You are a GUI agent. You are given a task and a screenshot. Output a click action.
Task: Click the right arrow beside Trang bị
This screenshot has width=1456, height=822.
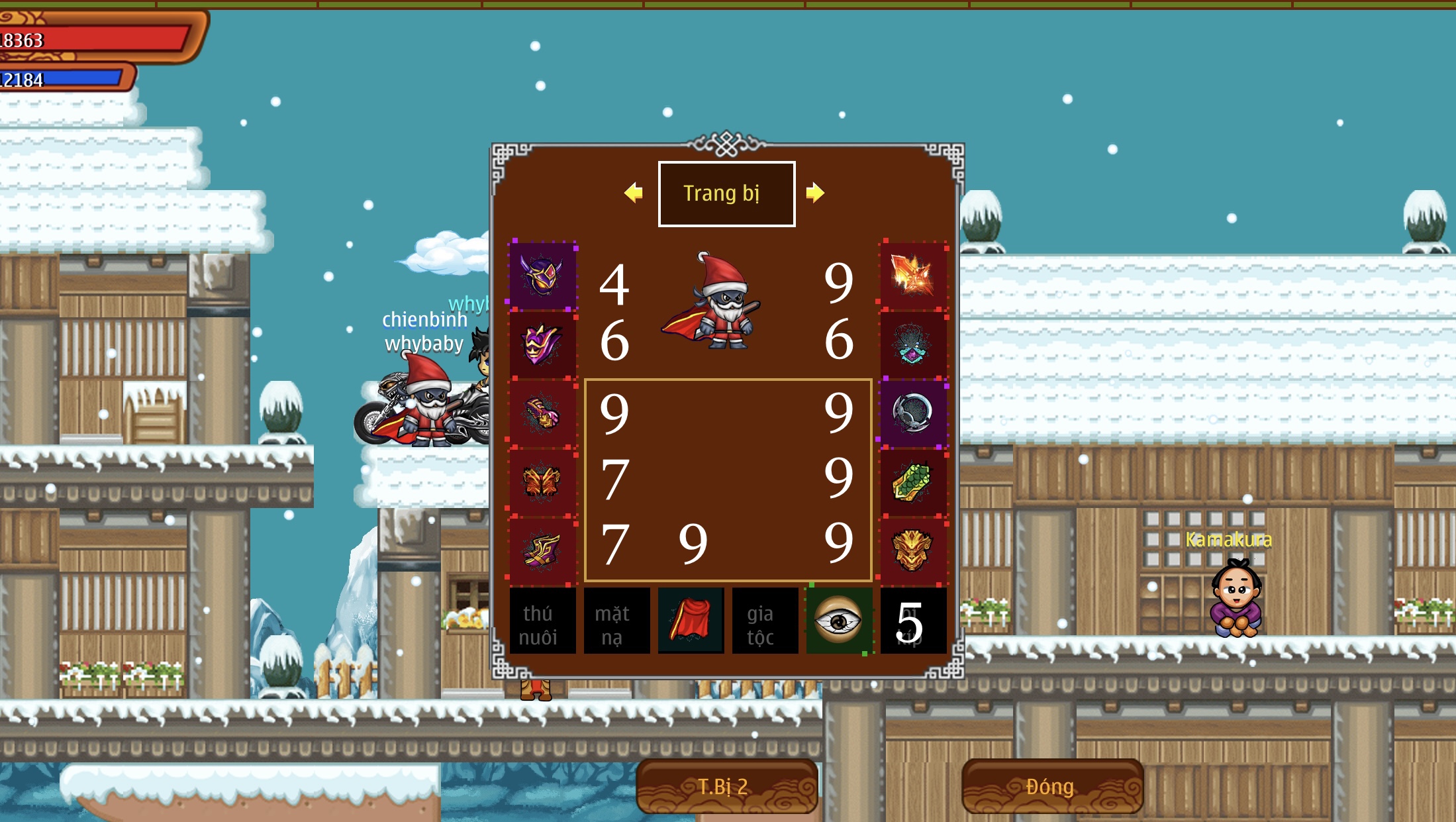(818, 193)
